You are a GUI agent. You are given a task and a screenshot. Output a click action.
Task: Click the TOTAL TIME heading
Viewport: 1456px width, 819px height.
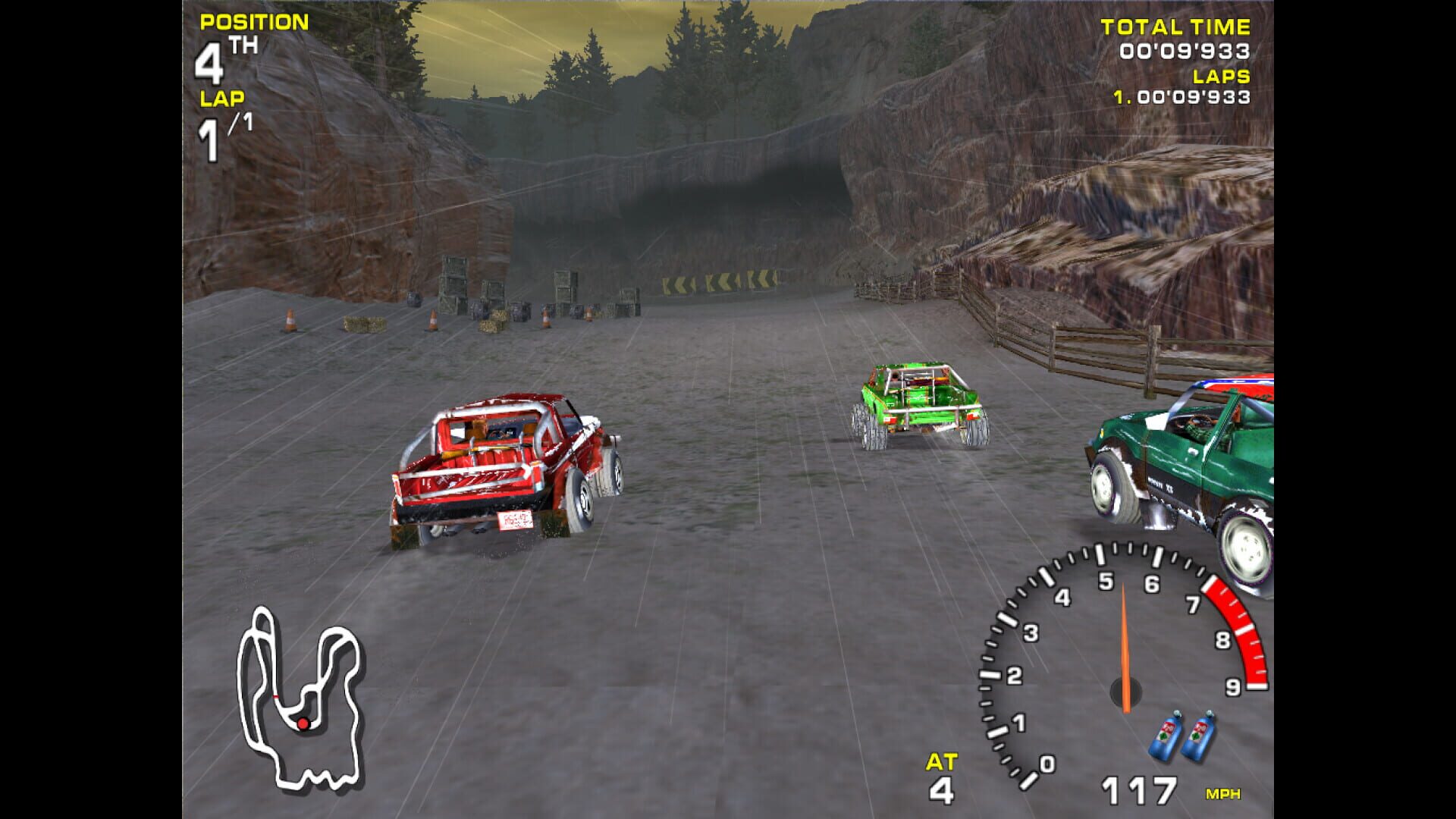(1175, 25)
